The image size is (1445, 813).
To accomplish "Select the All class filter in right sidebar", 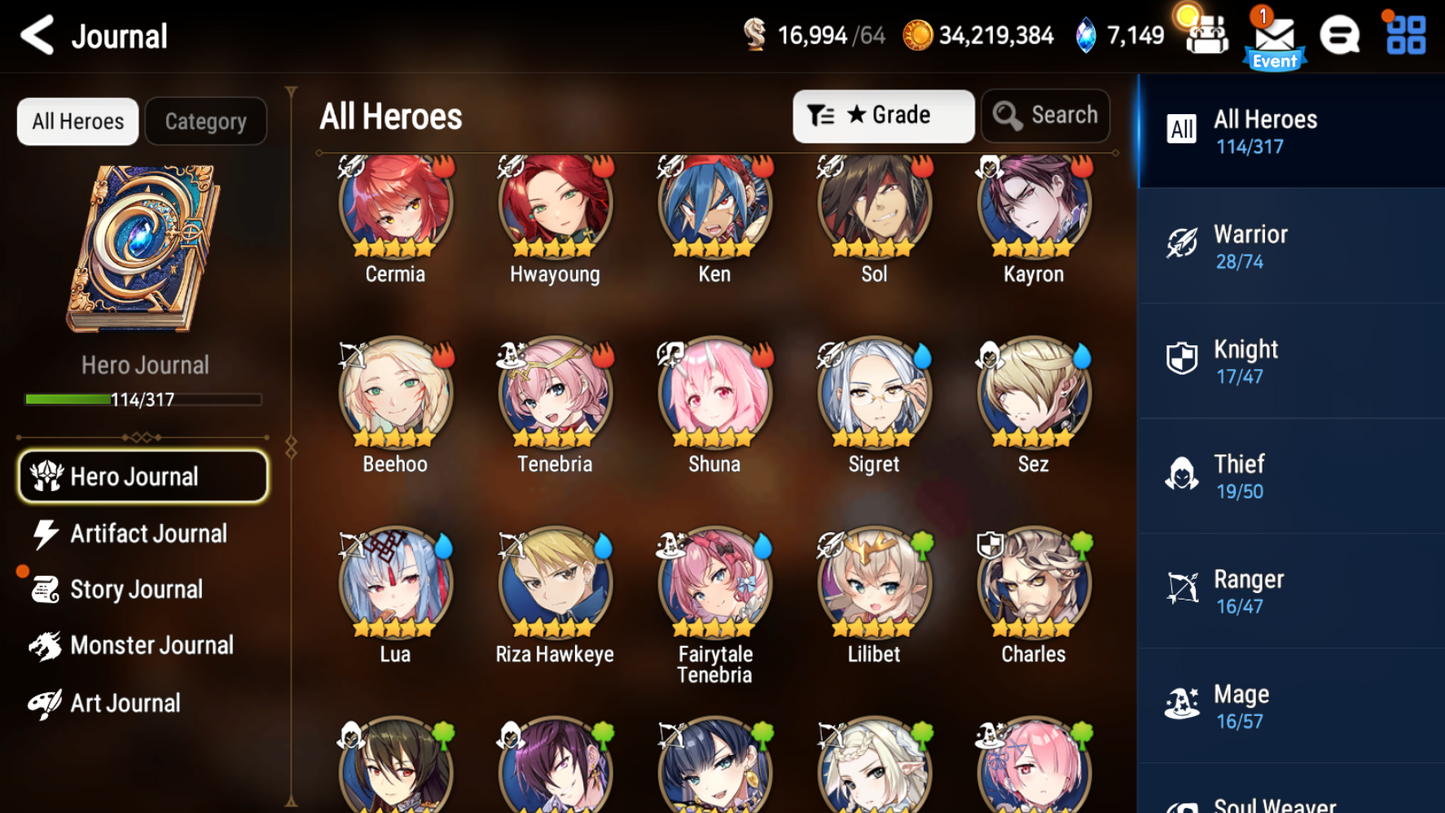I will point(1183,130).
